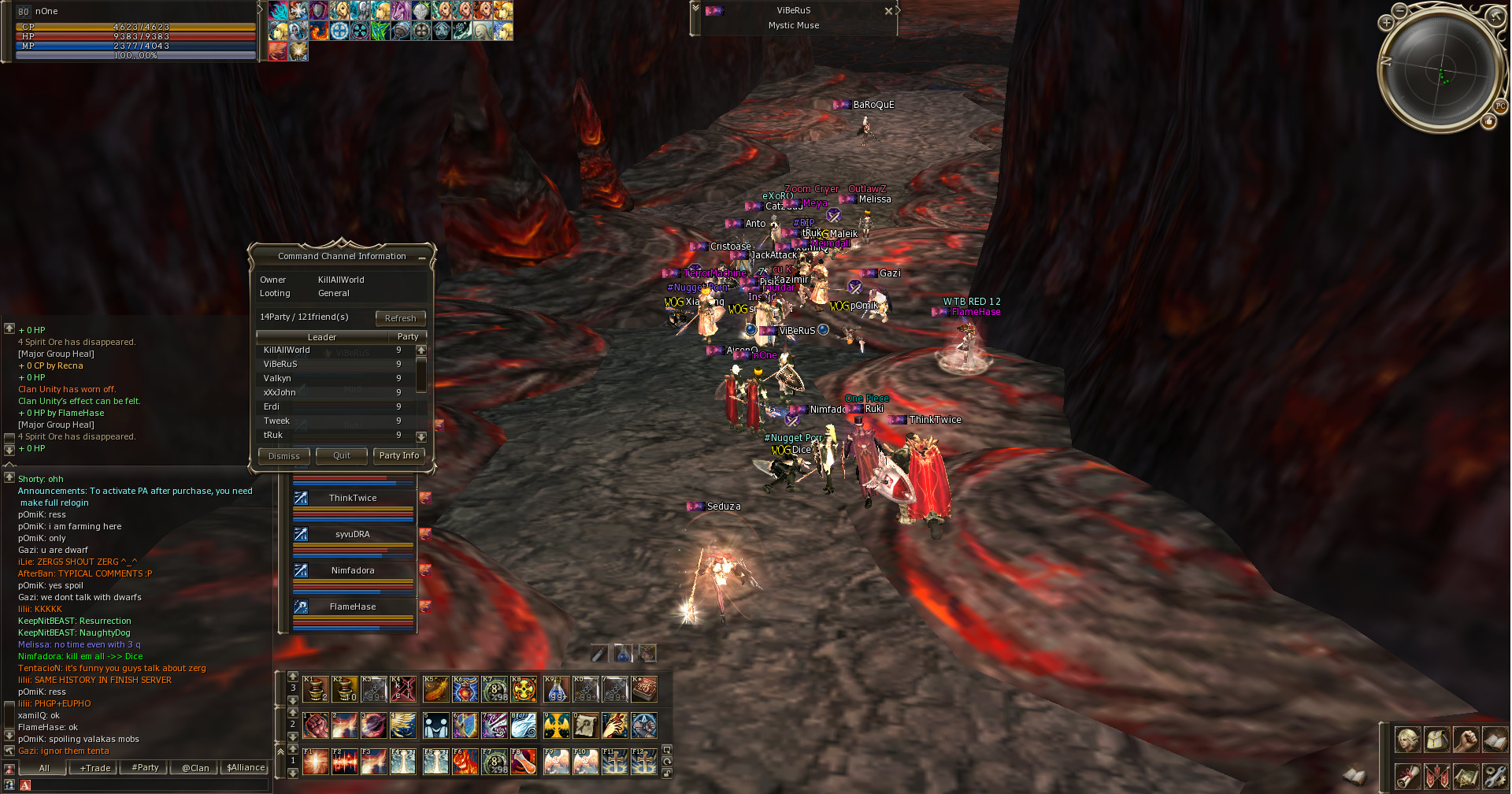Switch to the +Trade chat tab
The height and width of the screenshot is (794, 1512).
point(94,768)
